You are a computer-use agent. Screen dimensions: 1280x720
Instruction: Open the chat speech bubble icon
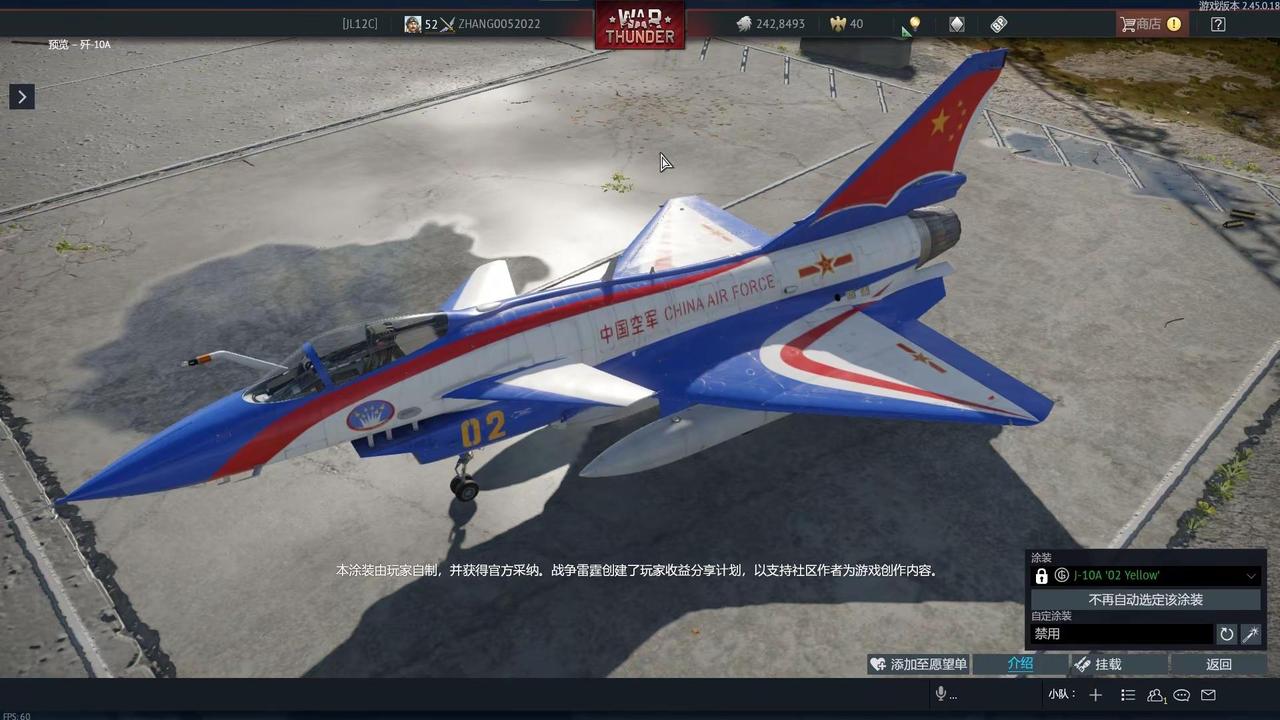[x=1182, y=695]
